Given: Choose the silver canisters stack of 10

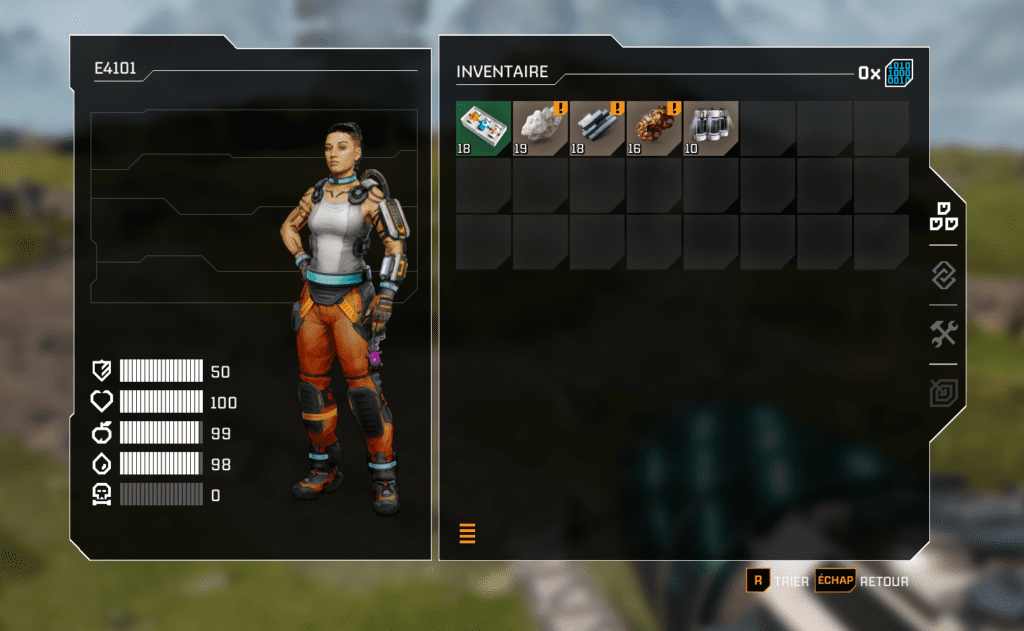Looking at the screenshot, I should [x=712, y=128].
